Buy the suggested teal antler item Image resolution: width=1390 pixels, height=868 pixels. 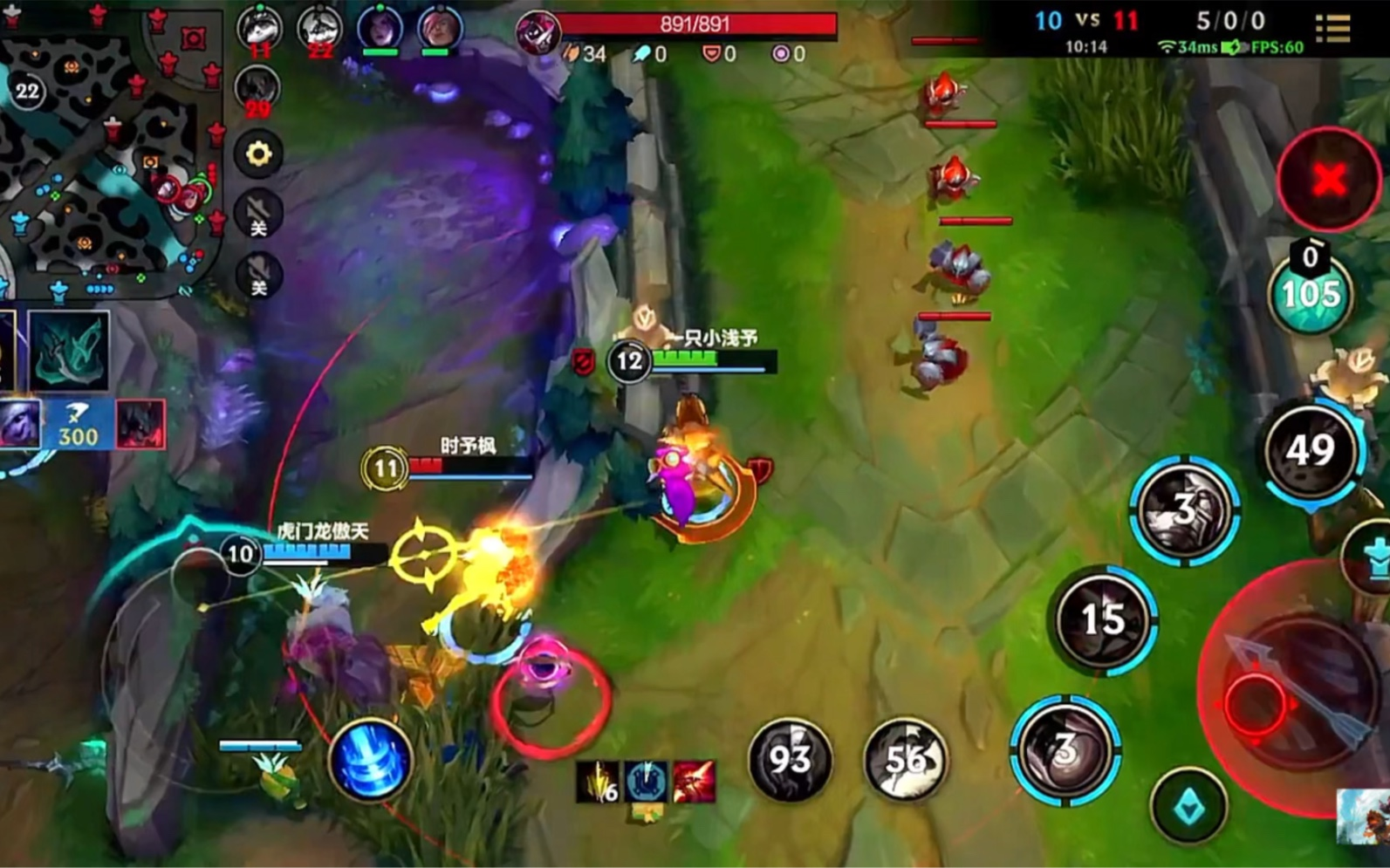pos(69,351)
